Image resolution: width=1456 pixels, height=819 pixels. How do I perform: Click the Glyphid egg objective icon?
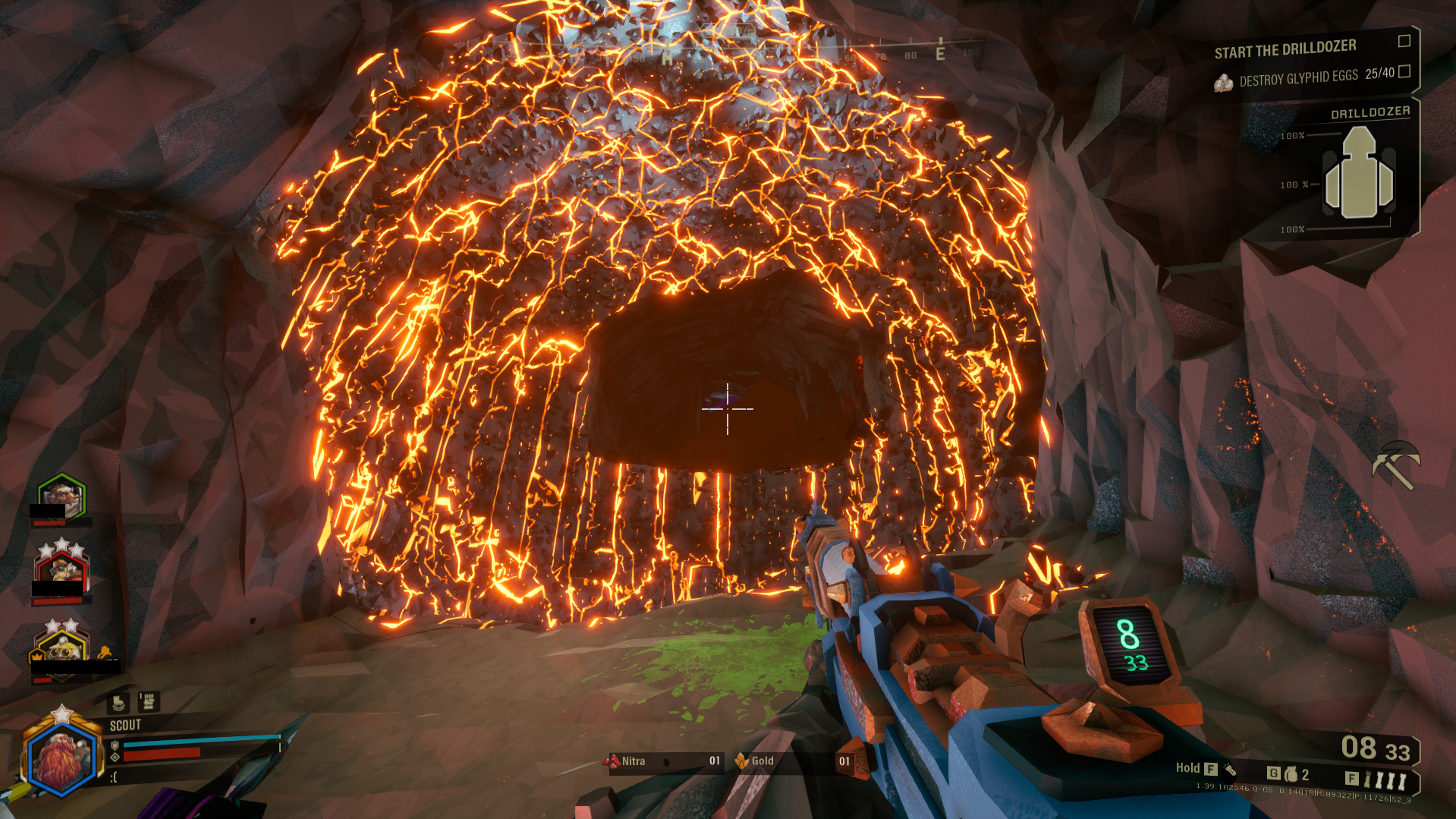coord(1223,83)
